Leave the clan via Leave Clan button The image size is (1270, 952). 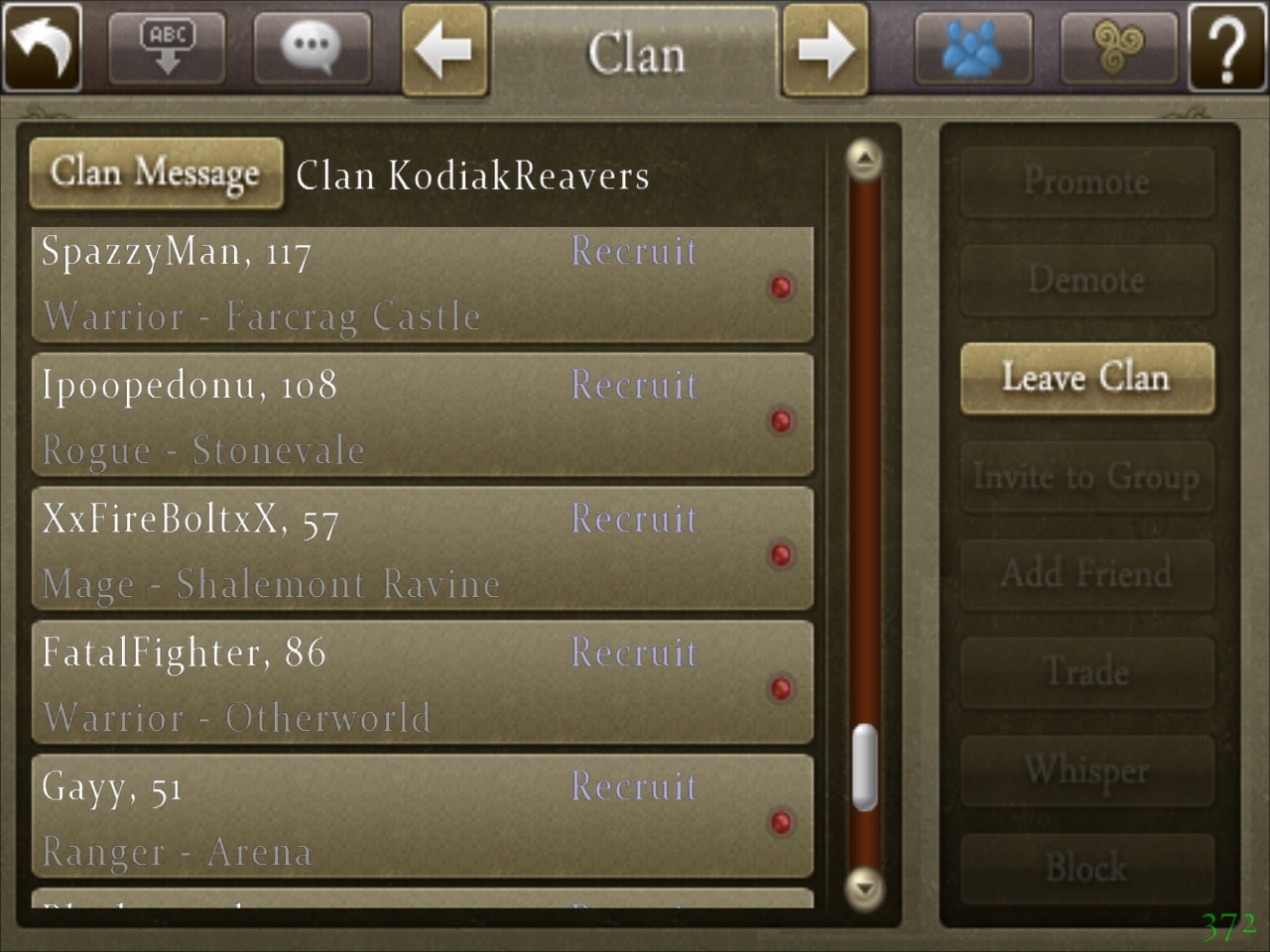coord(1086,378)
